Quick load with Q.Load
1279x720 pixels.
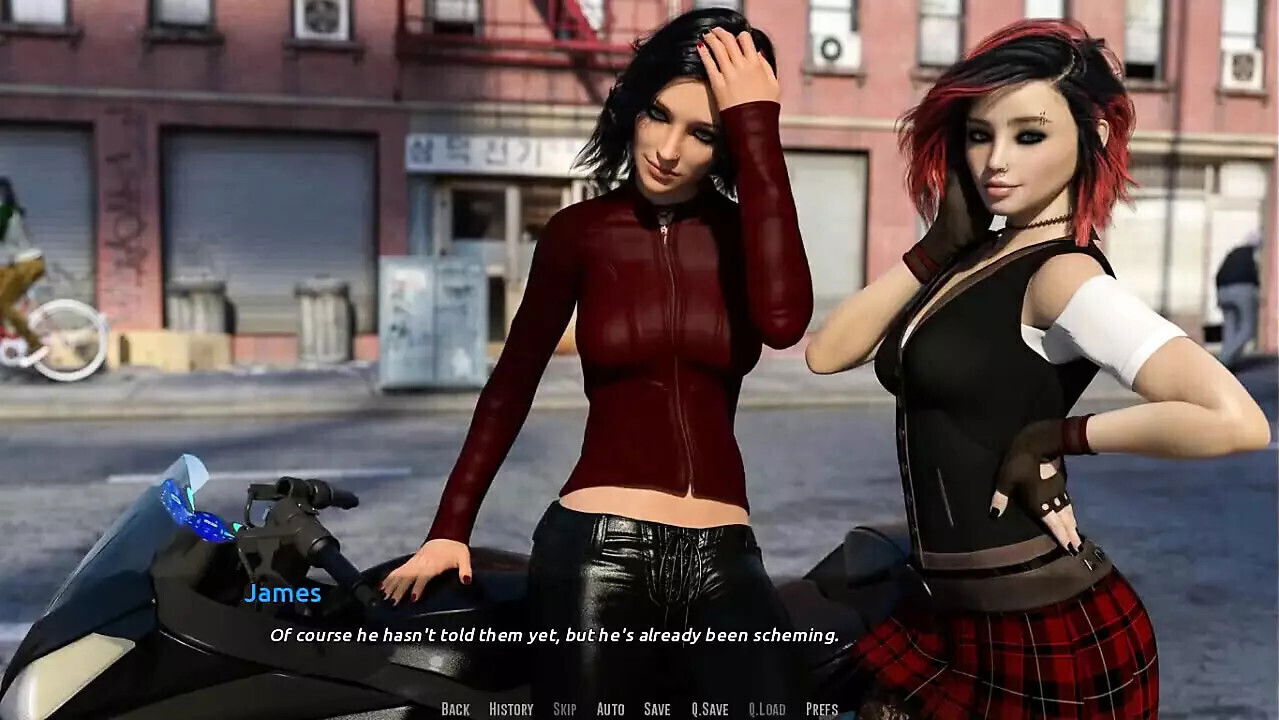tap(767, 709)
